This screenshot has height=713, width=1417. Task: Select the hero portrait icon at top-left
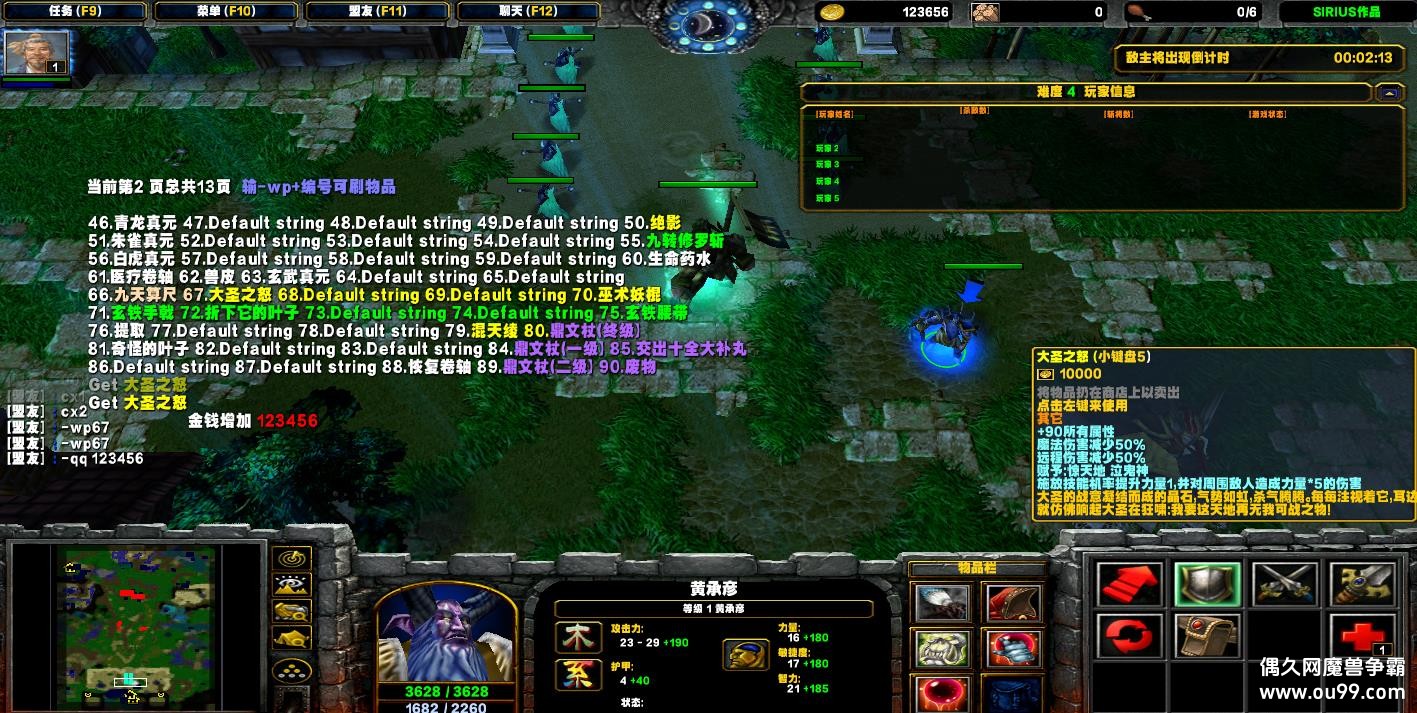coord(37,53)
